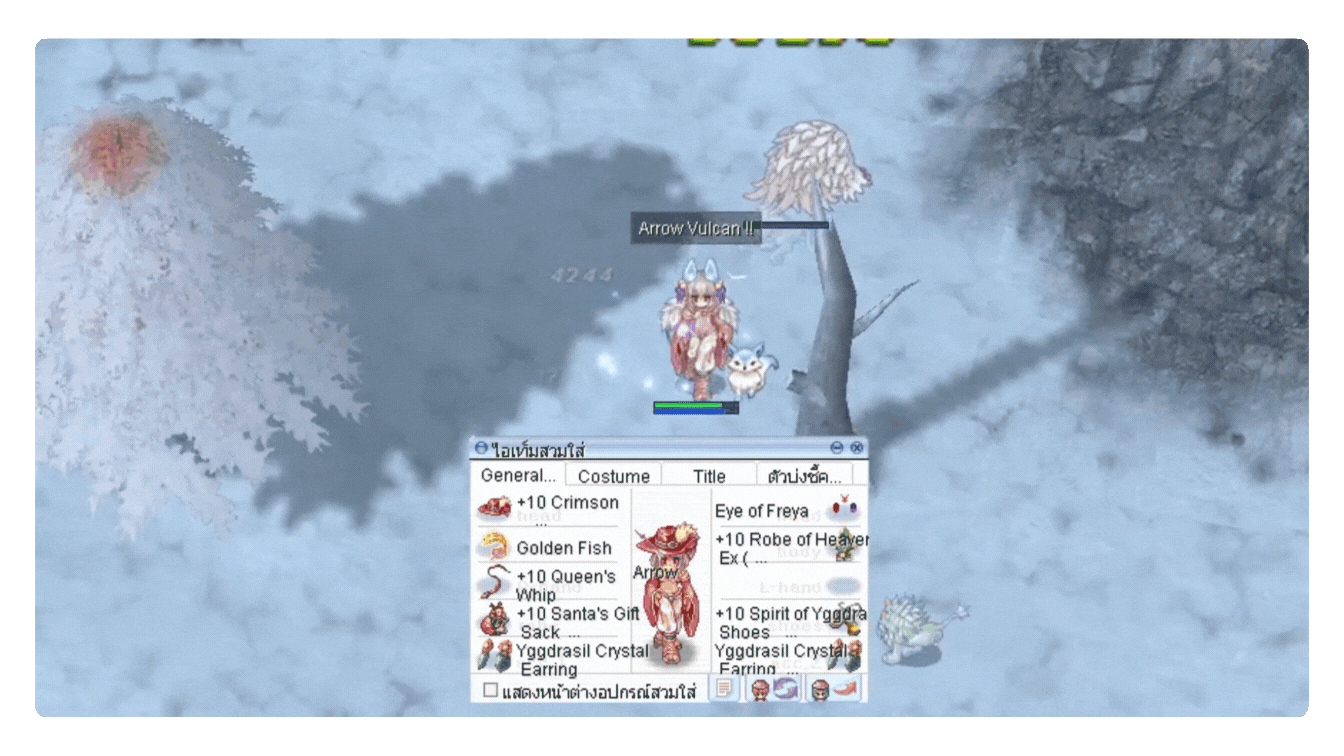The width and height of the screenshot is (1344, 756).
Task: Select the General equipment tab
Action: (517, 475)
